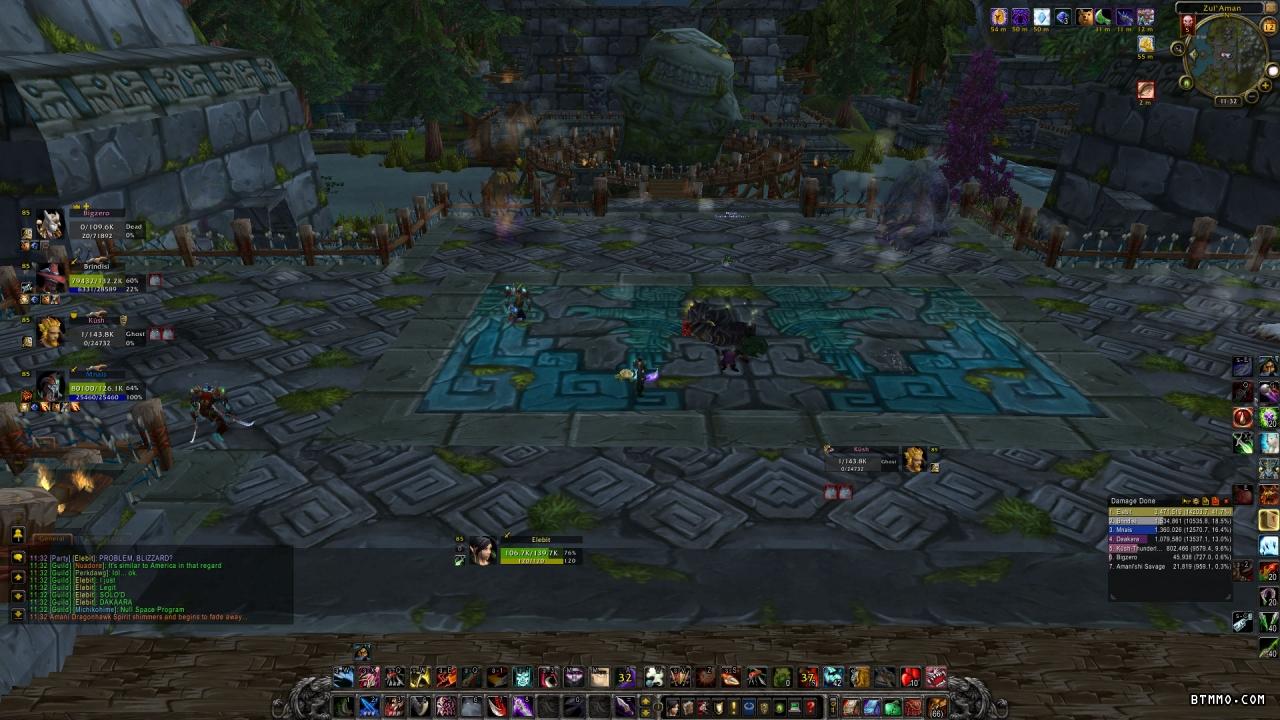Target party member Brindisi's portrait
The image size is (1280, 720).
[49, 278]
